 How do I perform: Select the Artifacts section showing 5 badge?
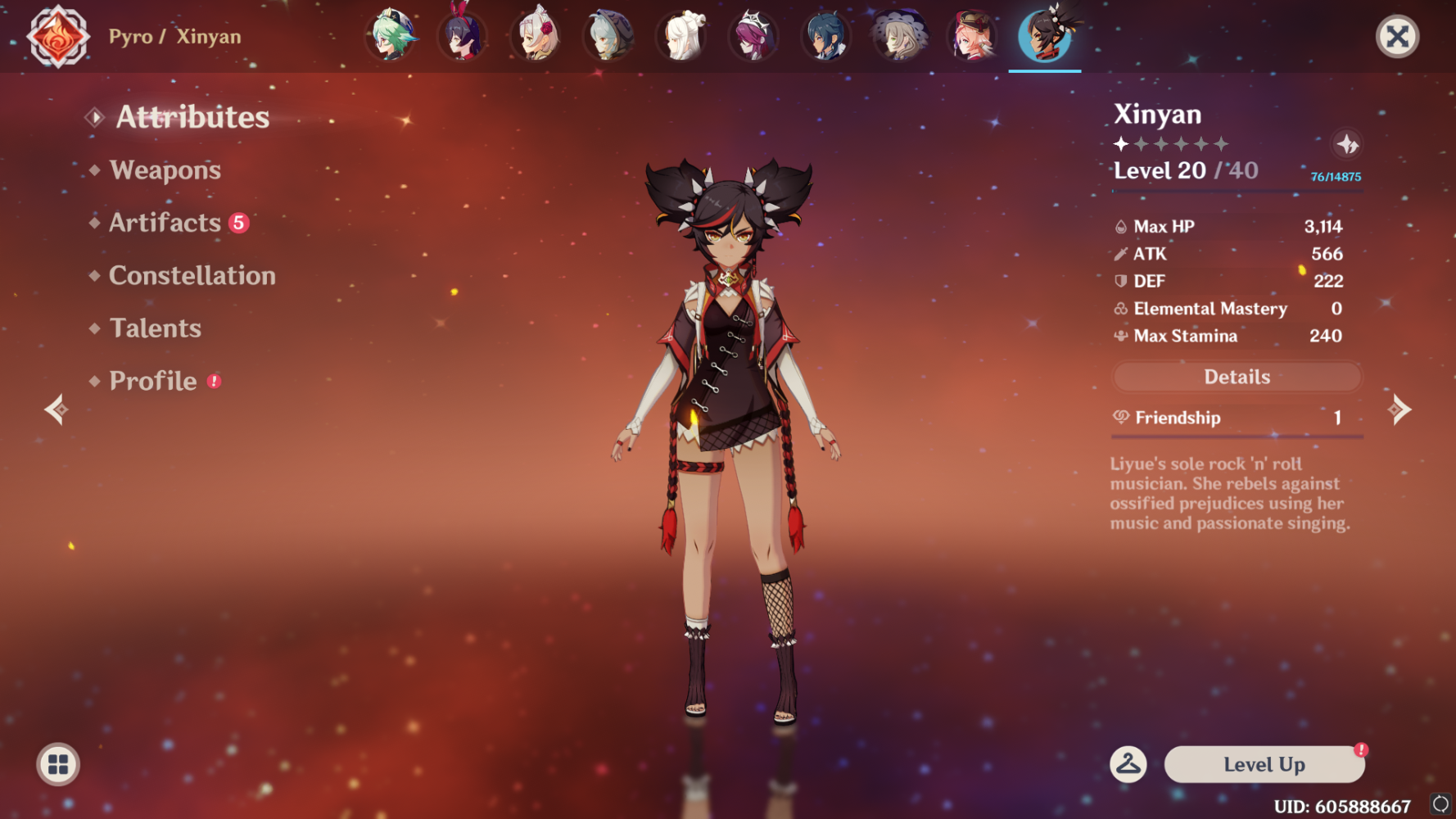pyautogui.click(x=165, y=222)
